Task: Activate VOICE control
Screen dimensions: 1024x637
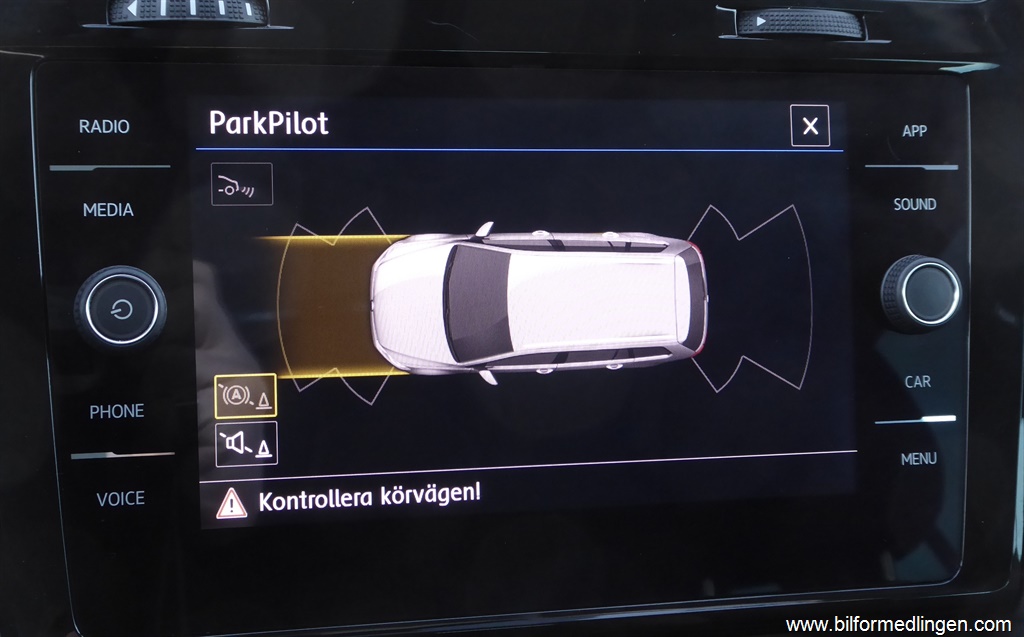Action: (x=120, y=498)
